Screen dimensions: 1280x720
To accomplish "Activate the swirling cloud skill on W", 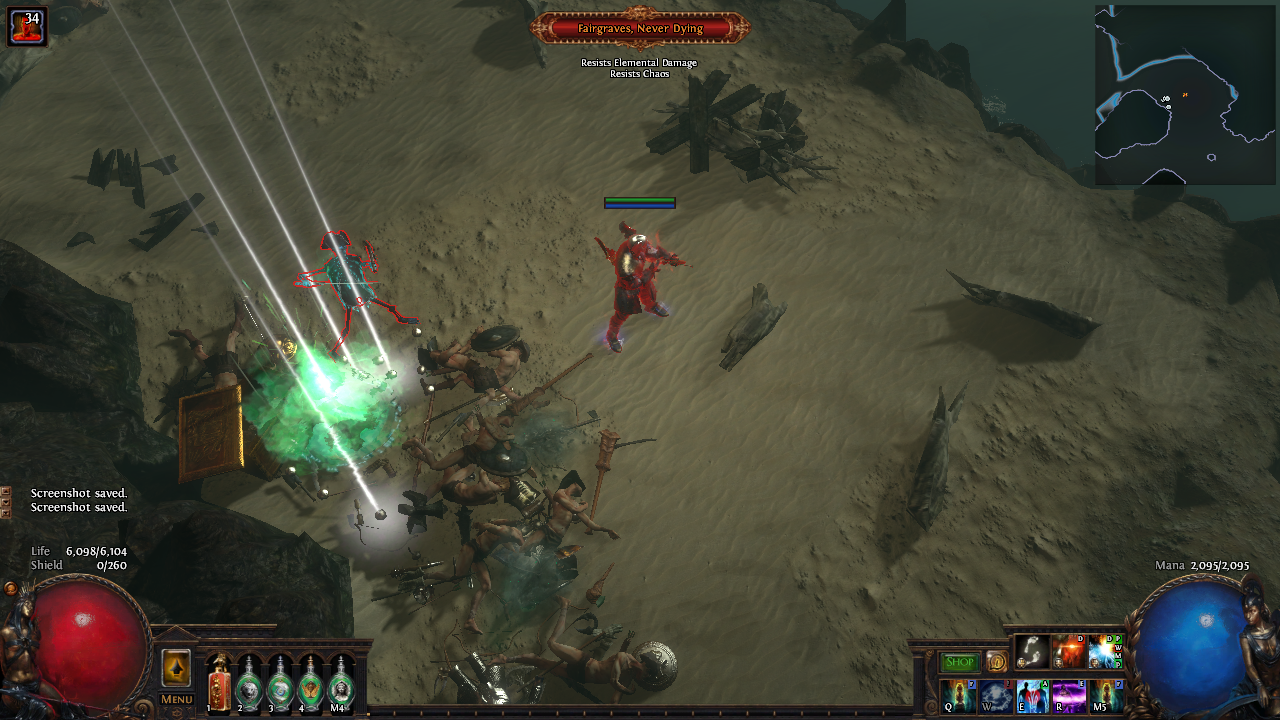I will (x=996, y=695).
